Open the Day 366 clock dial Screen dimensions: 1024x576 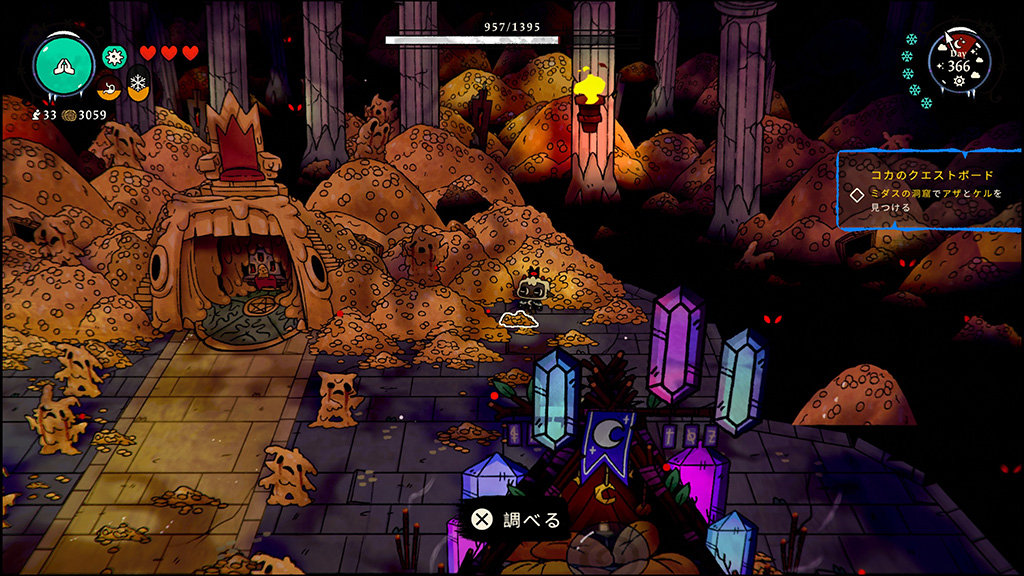pyautogui.click(x=959, y=61)
